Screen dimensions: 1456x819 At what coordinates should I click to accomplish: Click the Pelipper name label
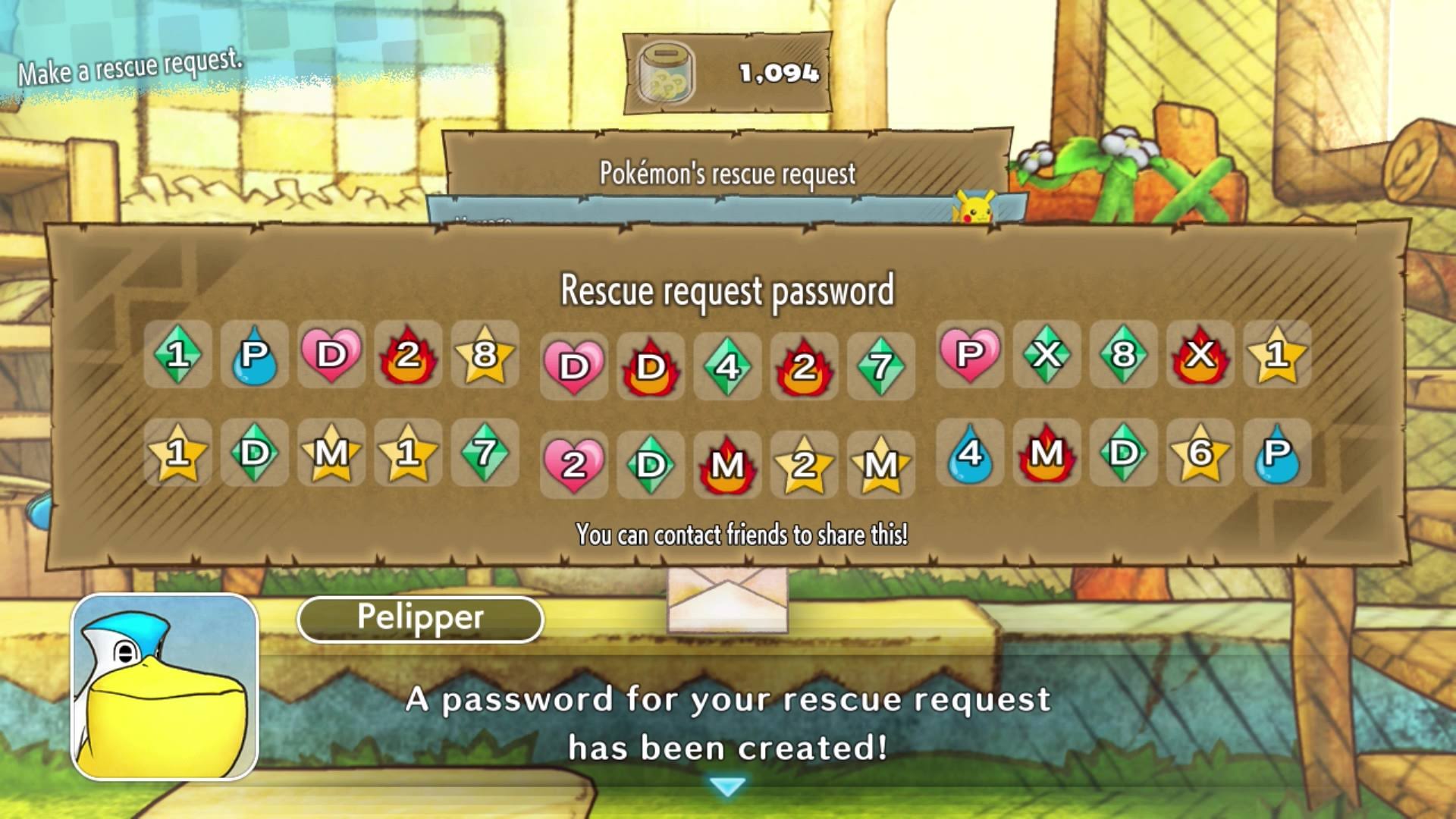pos(419,618)
